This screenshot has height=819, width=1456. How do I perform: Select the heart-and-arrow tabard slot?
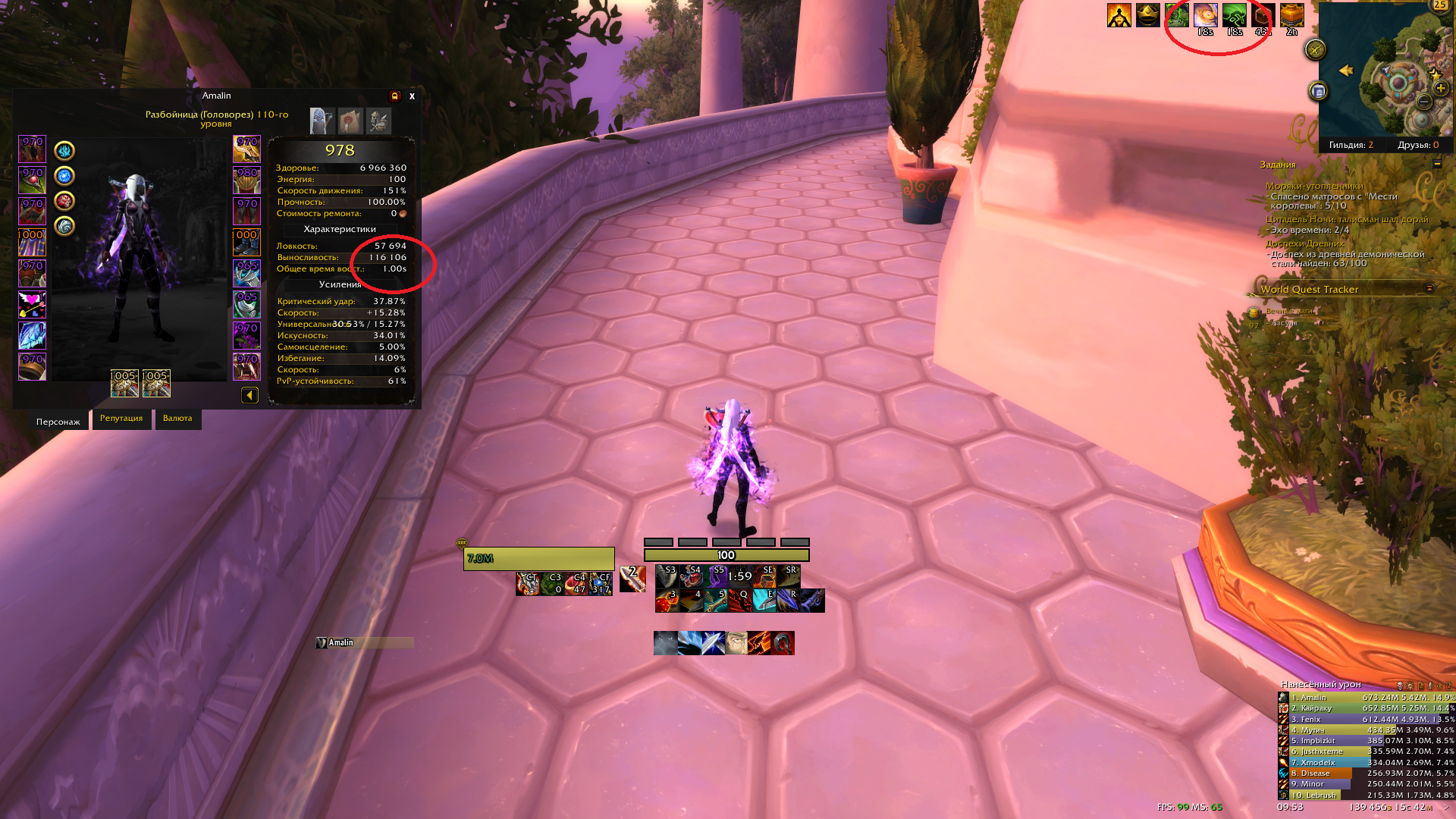[32, 305]
